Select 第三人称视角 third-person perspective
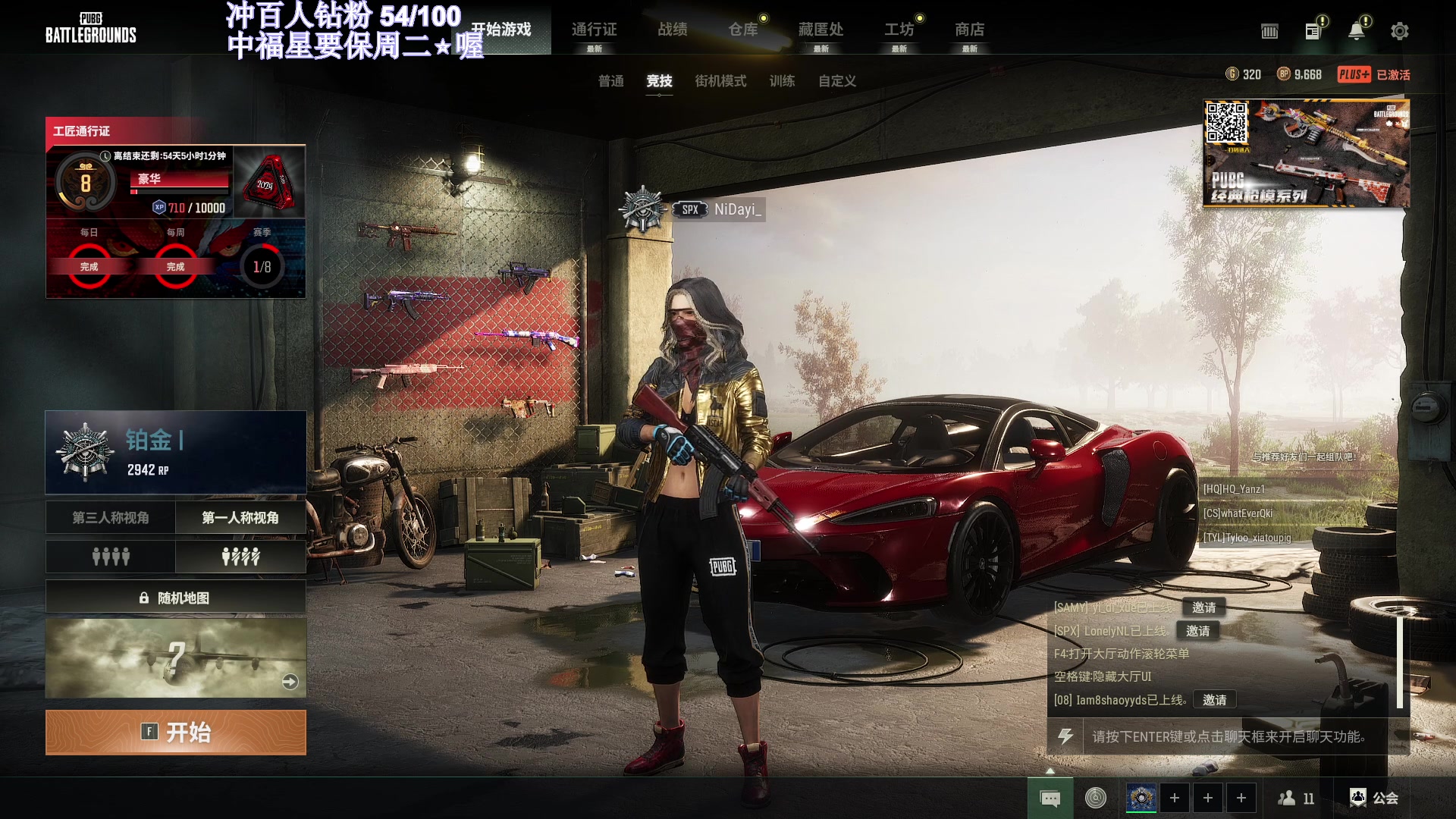Image resolution: width=1456 pixels, height=819 pixels. click(111, 518)
